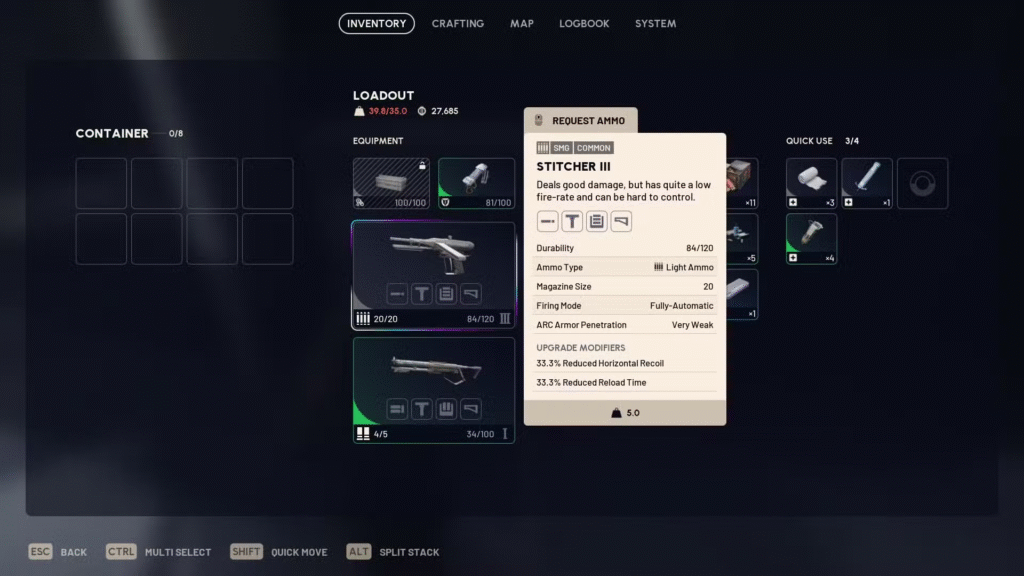The width and height of the screenshot is (1024, 576).
Task: Open the System tab
Action: (655, 23)
